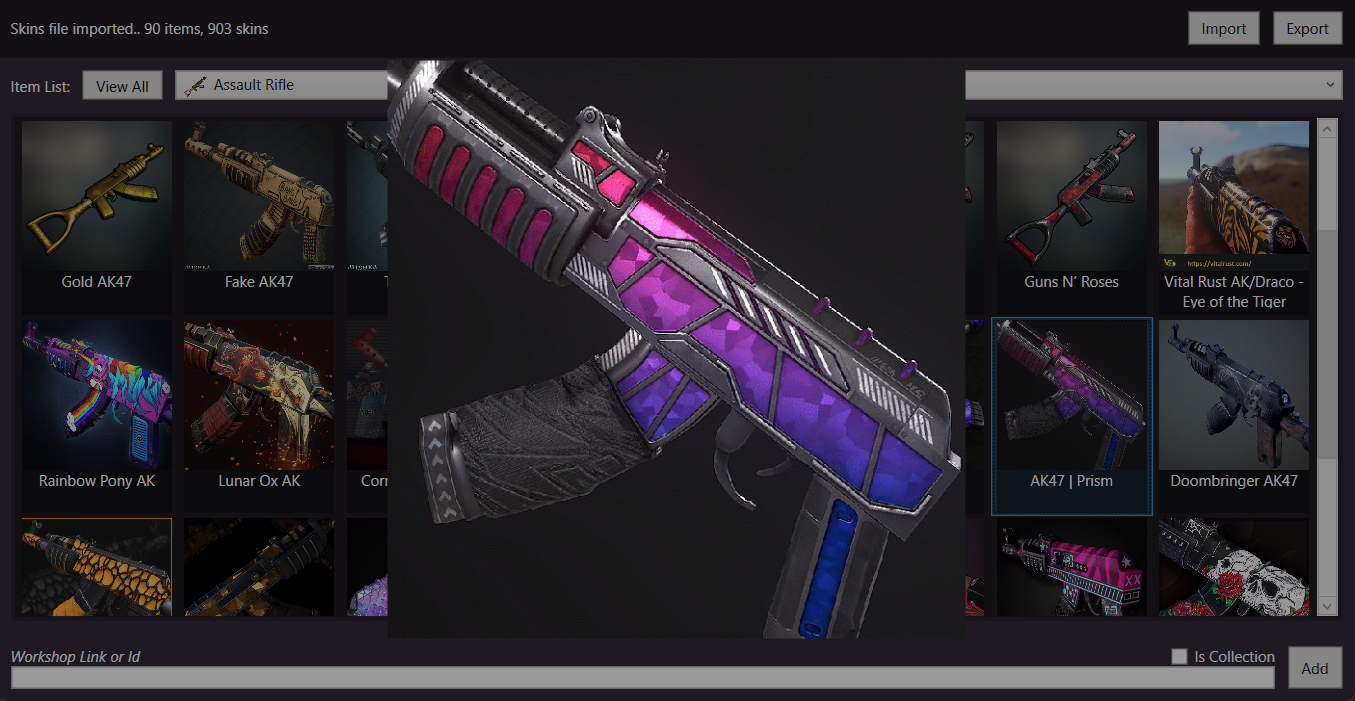
Task: Click the Workshop Link or Id field
Action: pyautogui.click(x=642, y=678)
